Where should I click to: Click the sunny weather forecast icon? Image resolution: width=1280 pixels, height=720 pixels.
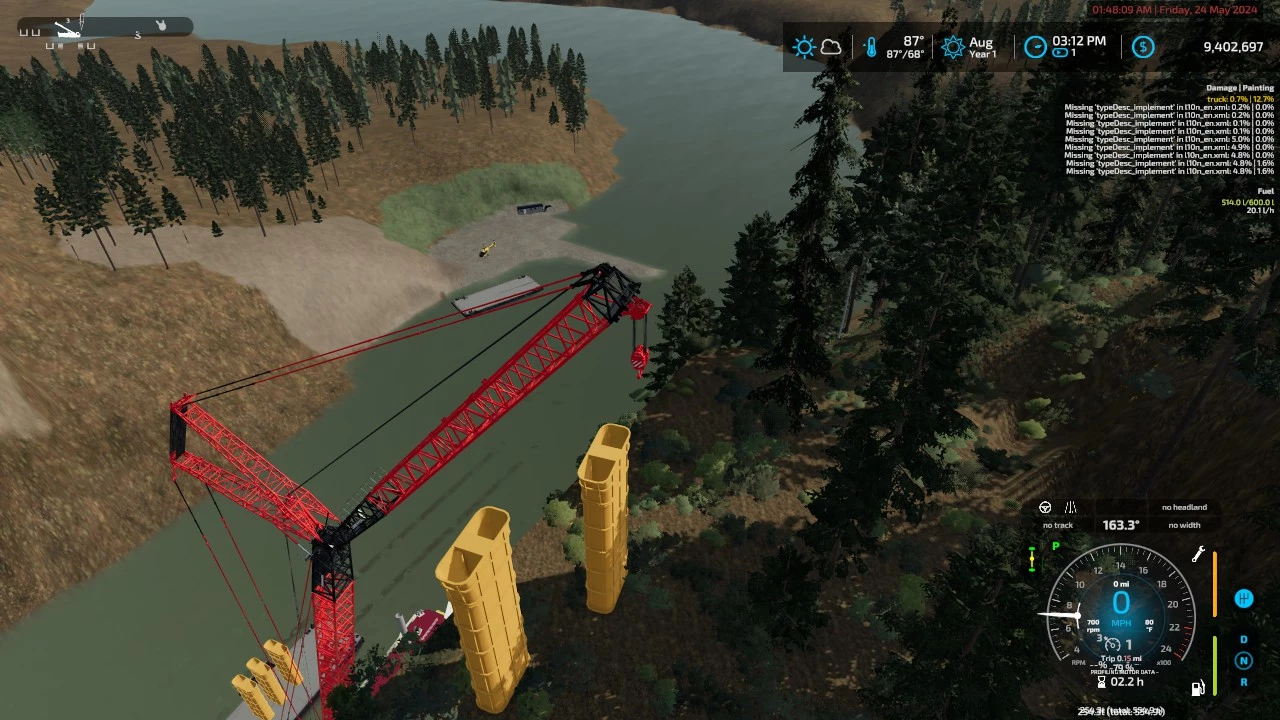coord(804,47)
